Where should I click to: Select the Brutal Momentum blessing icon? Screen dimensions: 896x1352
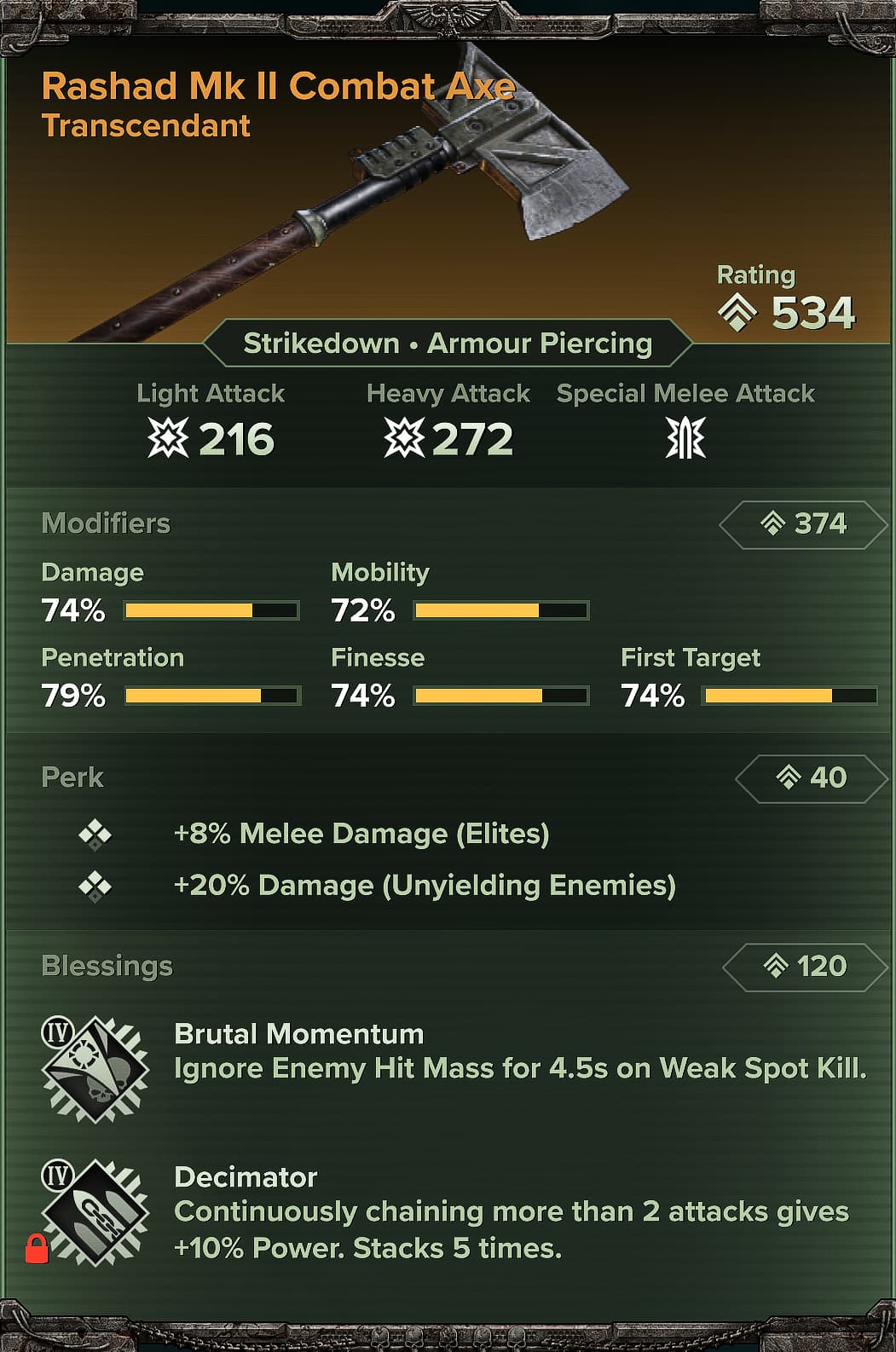coord(95,1069)
